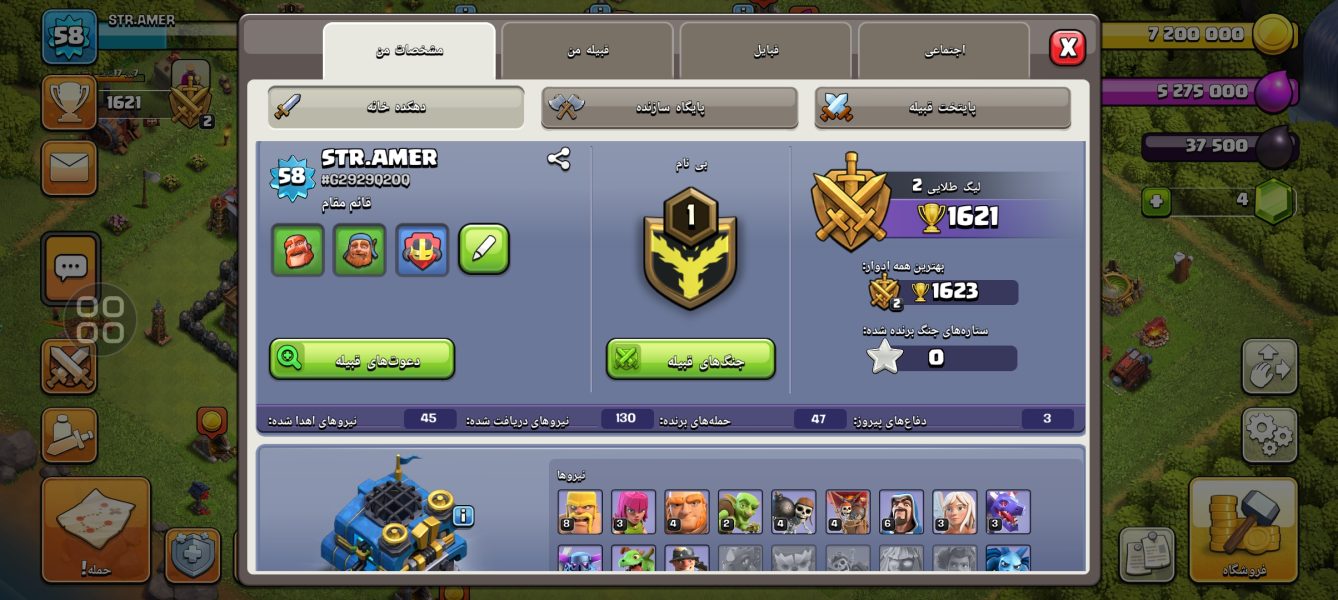Open the قبایل tab
Image resolution: width=1338 pixels, height=600 pixels.
[766, 50]
